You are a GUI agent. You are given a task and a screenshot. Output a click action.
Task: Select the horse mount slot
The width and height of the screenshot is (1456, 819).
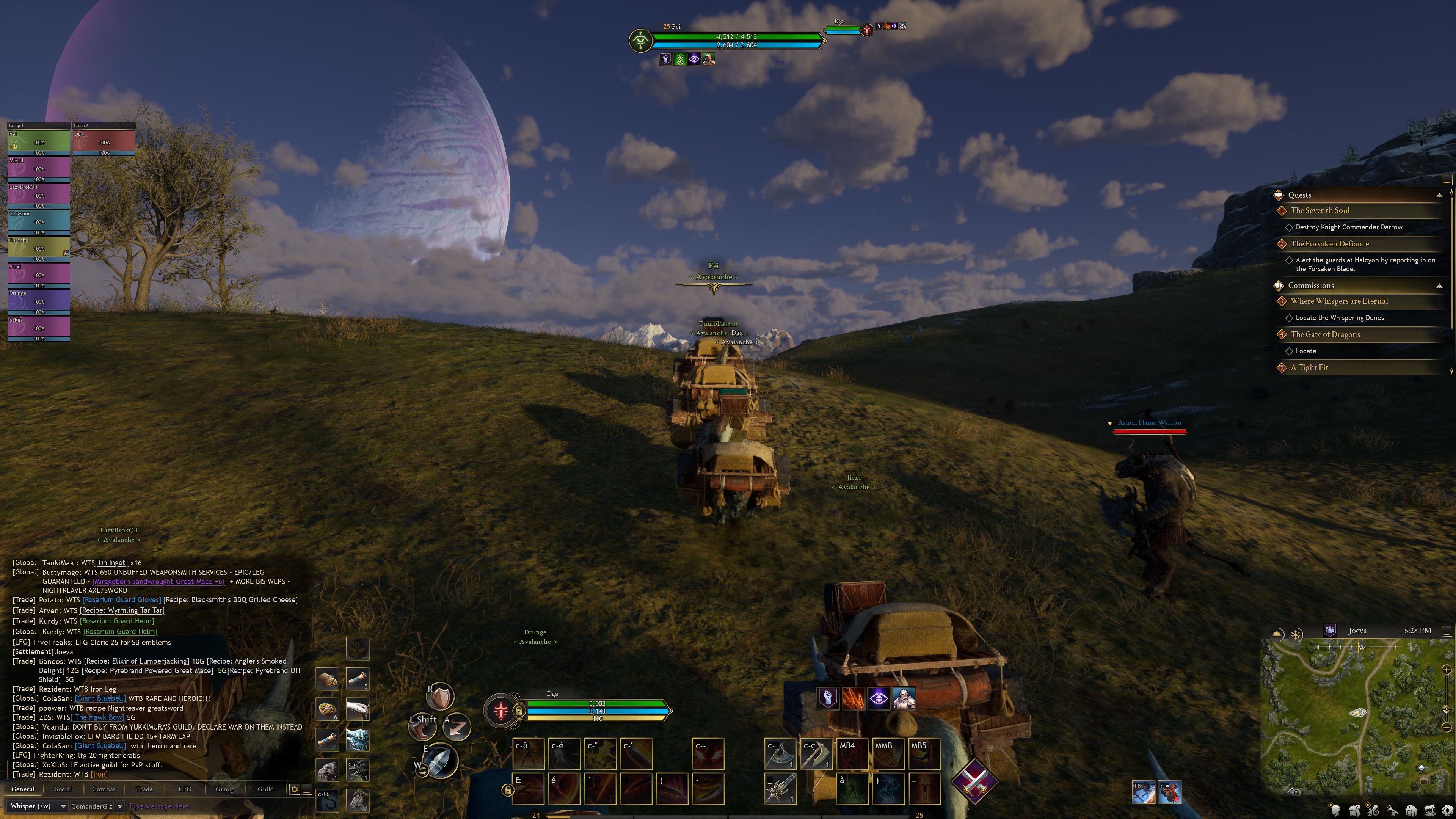(x=358, y=800)
